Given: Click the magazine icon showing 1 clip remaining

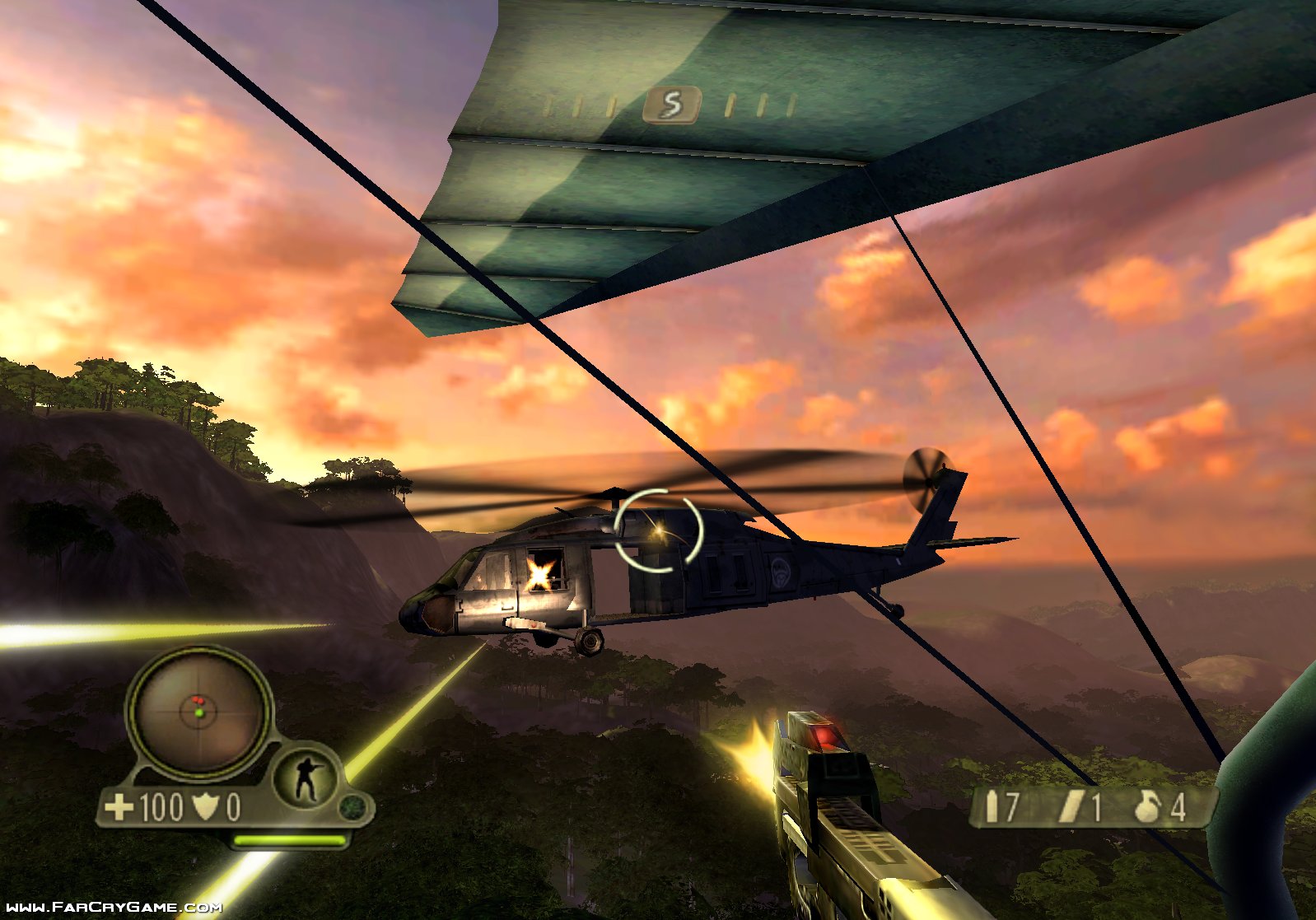Looking at the screenshot, I should tap(1072, 806).
